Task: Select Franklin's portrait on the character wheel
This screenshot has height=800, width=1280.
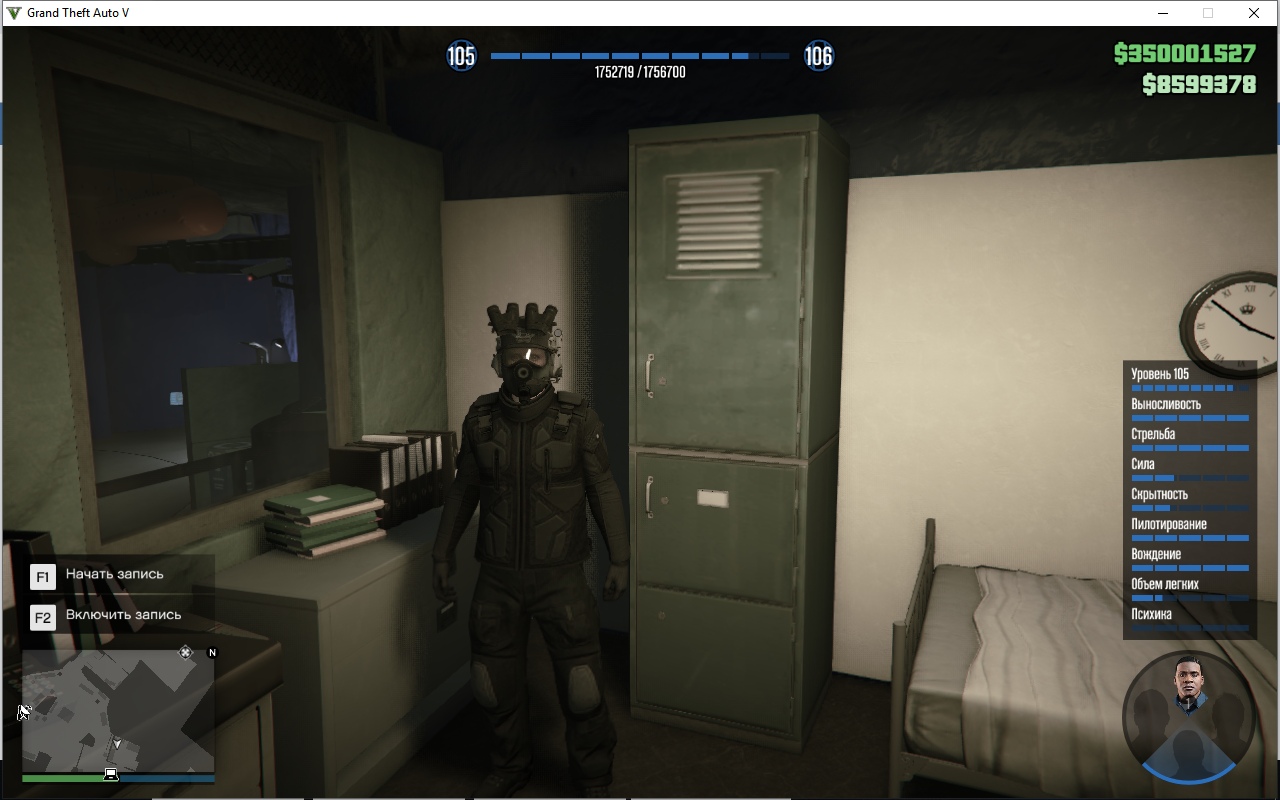Action: coord(1189,681)
